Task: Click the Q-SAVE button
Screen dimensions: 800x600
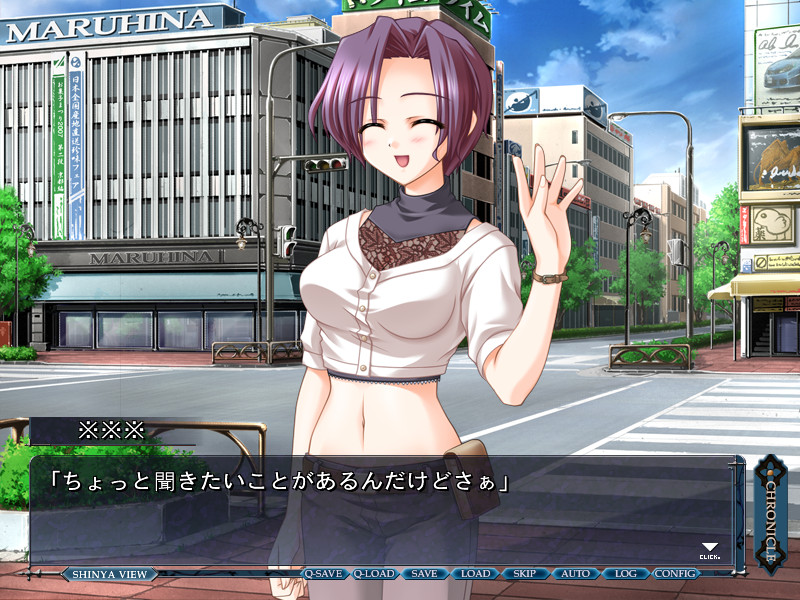Action: (x=324, y=574)
